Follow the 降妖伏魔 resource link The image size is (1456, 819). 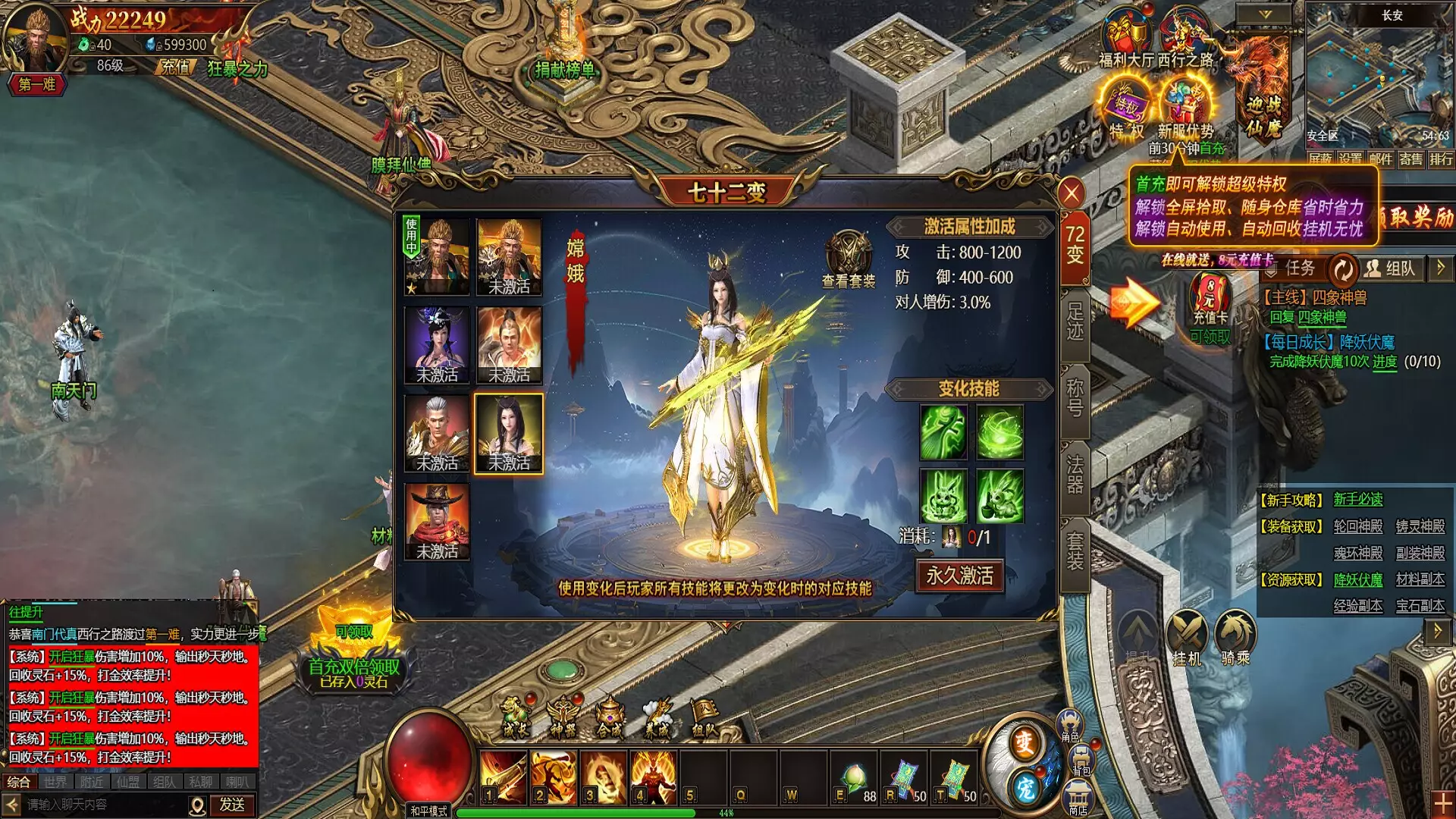click(x=1357, y=580)
